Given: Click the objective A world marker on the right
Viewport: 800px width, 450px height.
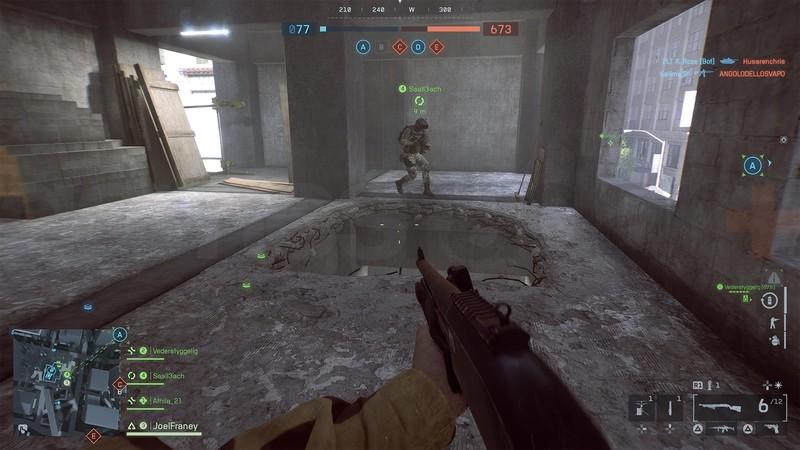Looking at the screenshot, I should [x=753, y=166].
